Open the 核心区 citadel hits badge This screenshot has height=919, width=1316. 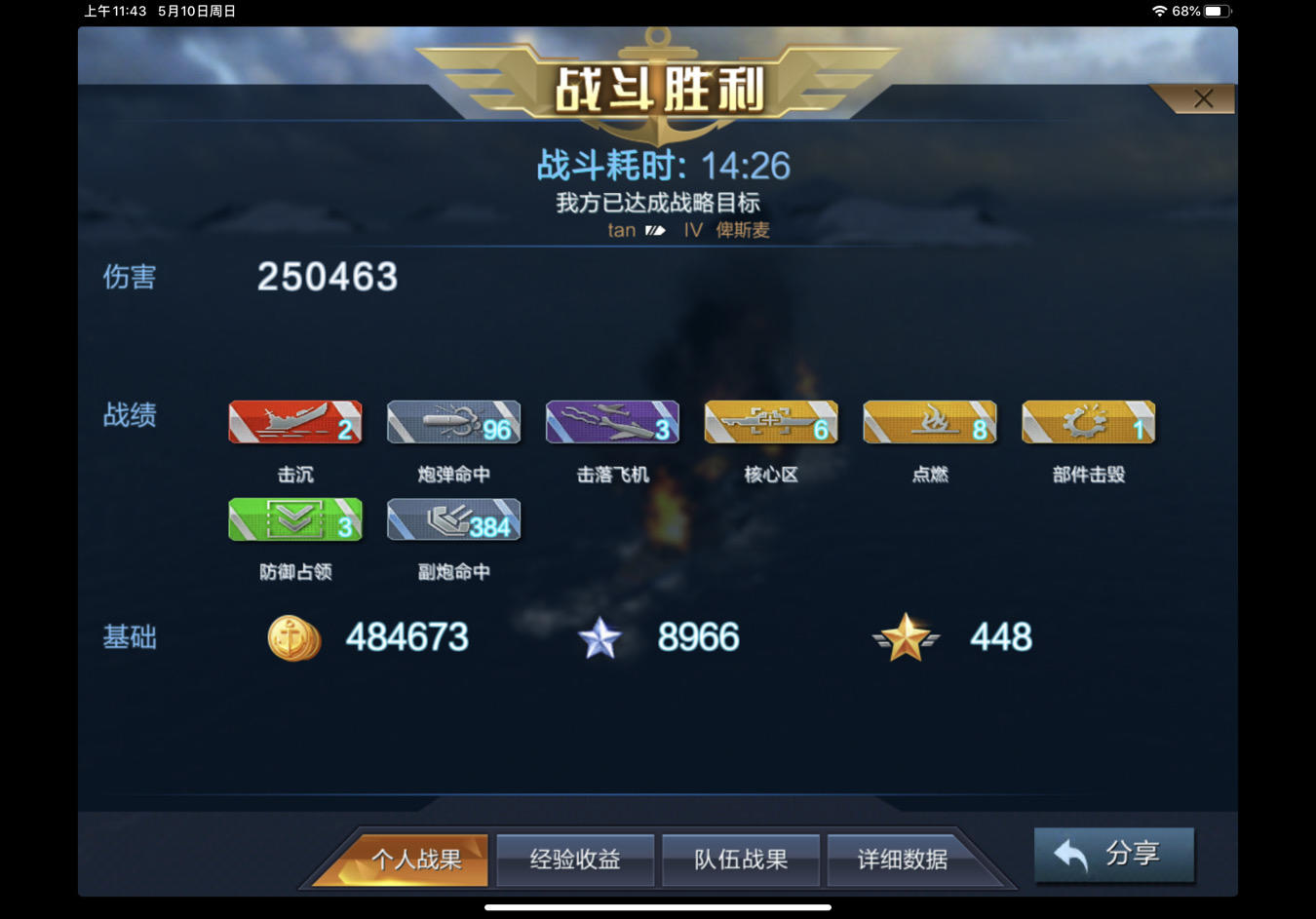(x=770, y=421)
